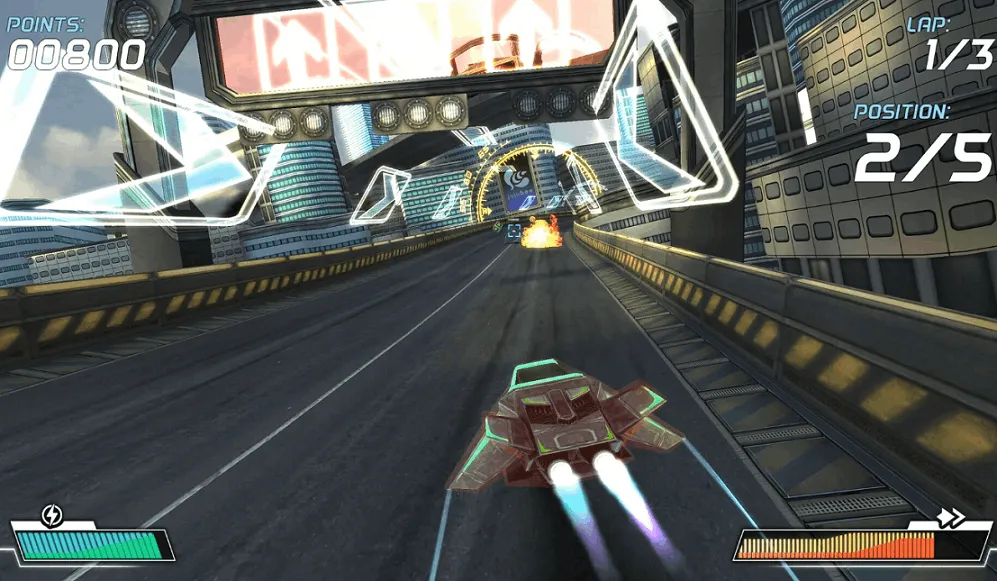Activate the double-arrow boost icon
This screenshot has height=581, width=997.
click(x=951, y=517)
